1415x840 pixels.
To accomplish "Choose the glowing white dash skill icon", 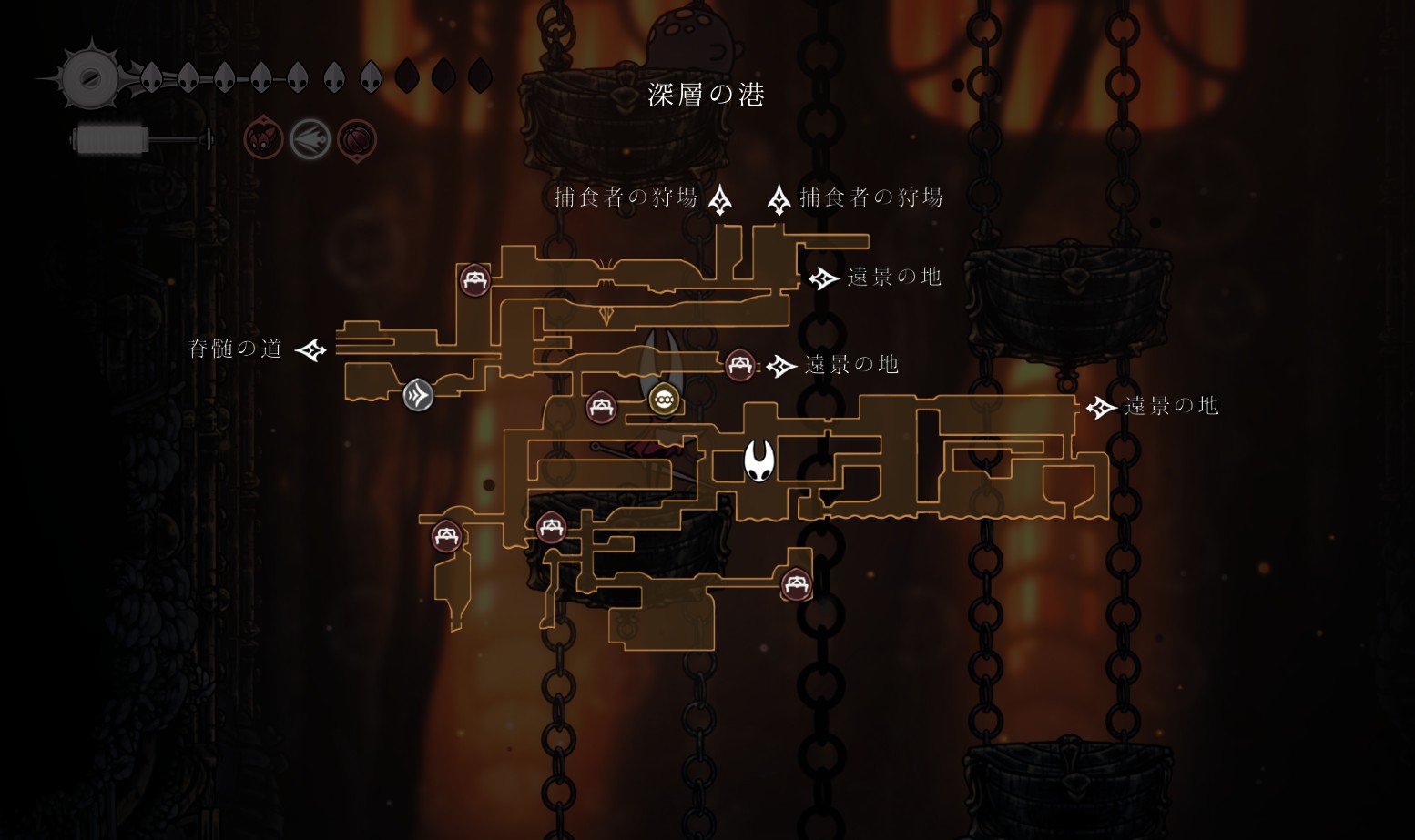I will 310,140.
